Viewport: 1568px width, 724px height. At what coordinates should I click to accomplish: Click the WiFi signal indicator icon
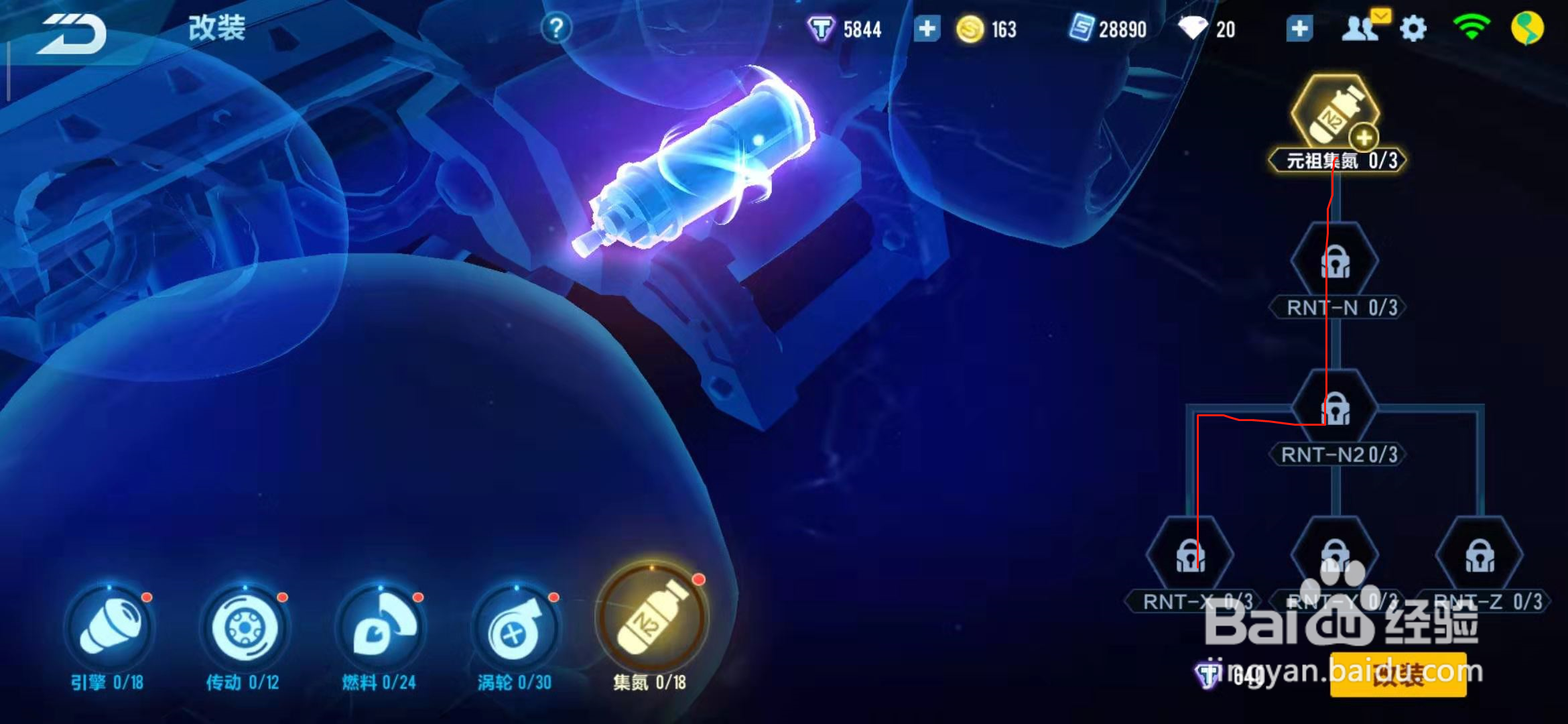[x=1472, y=27]
